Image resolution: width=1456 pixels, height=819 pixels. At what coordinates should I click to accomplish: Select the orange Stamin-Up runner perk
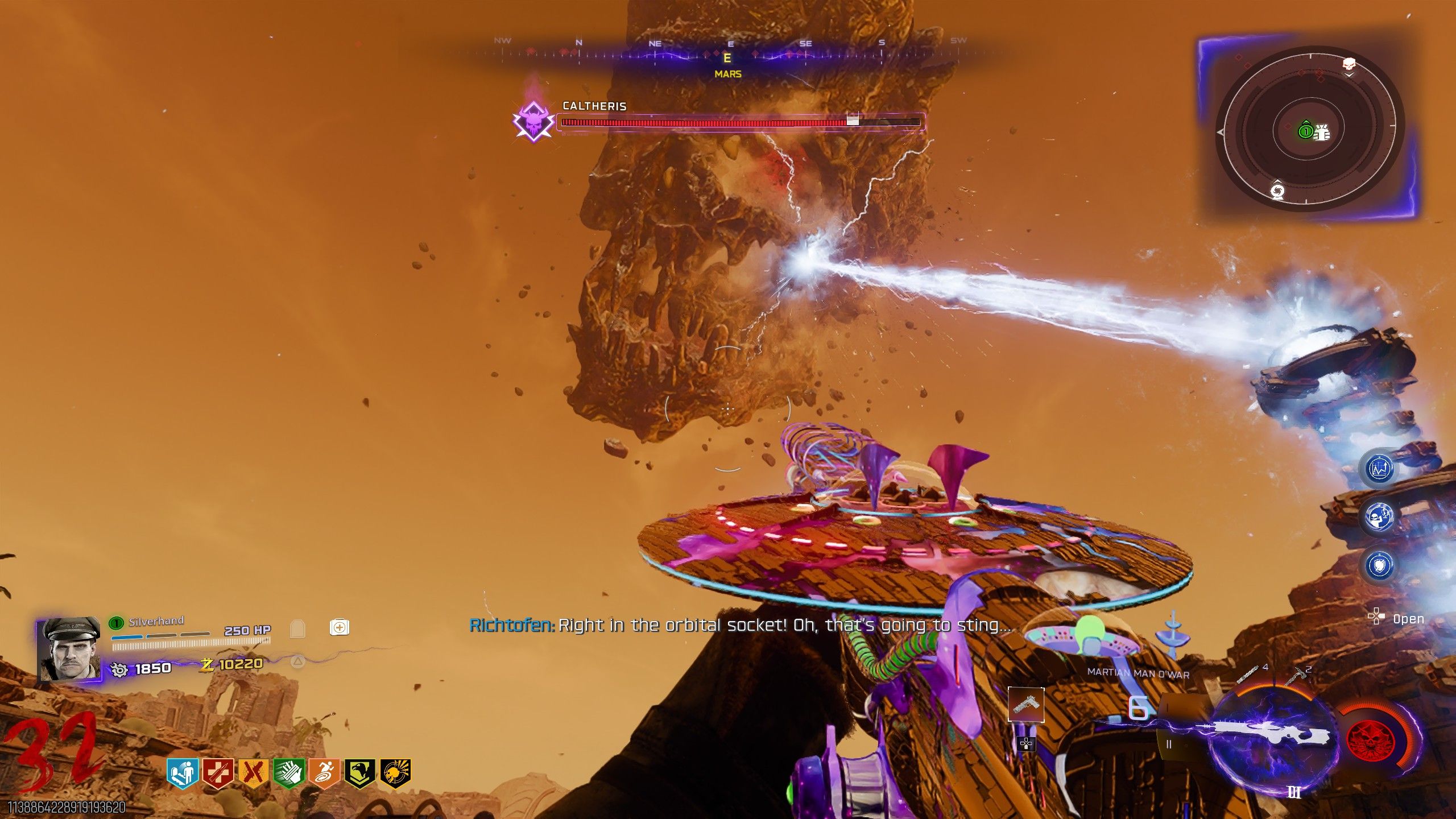(x=324, y=773)
